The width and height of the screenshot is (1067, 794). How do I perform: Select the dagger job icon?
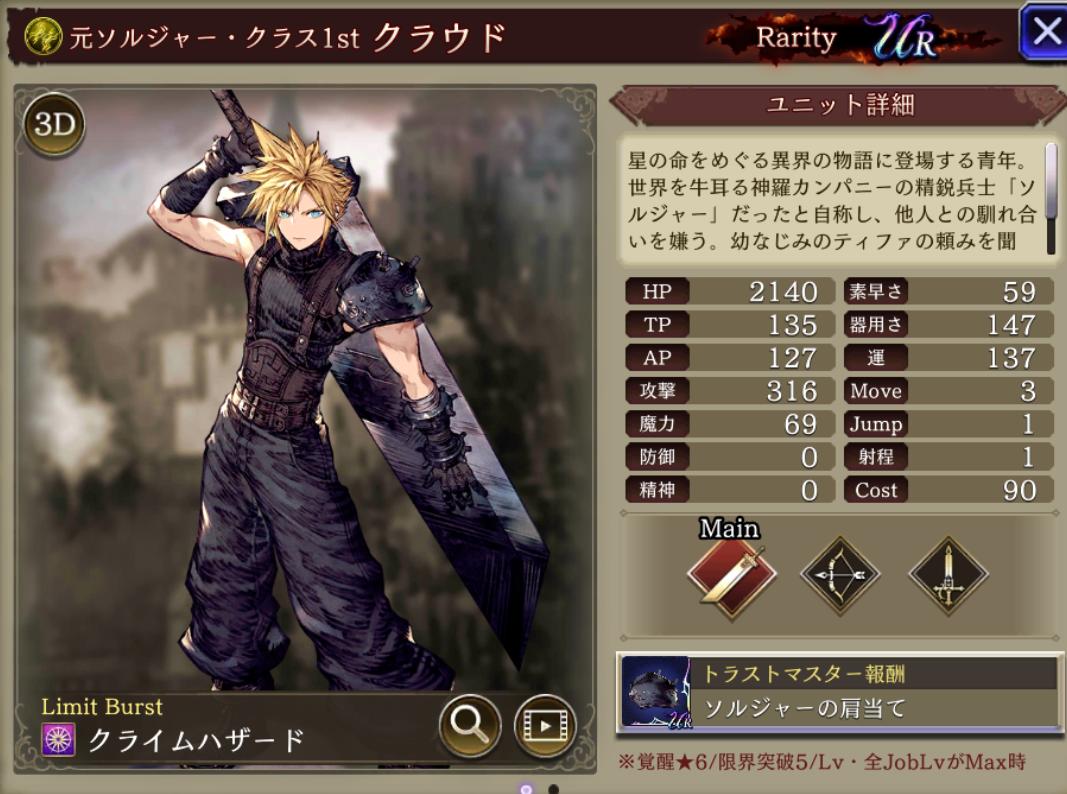[947, 576]
